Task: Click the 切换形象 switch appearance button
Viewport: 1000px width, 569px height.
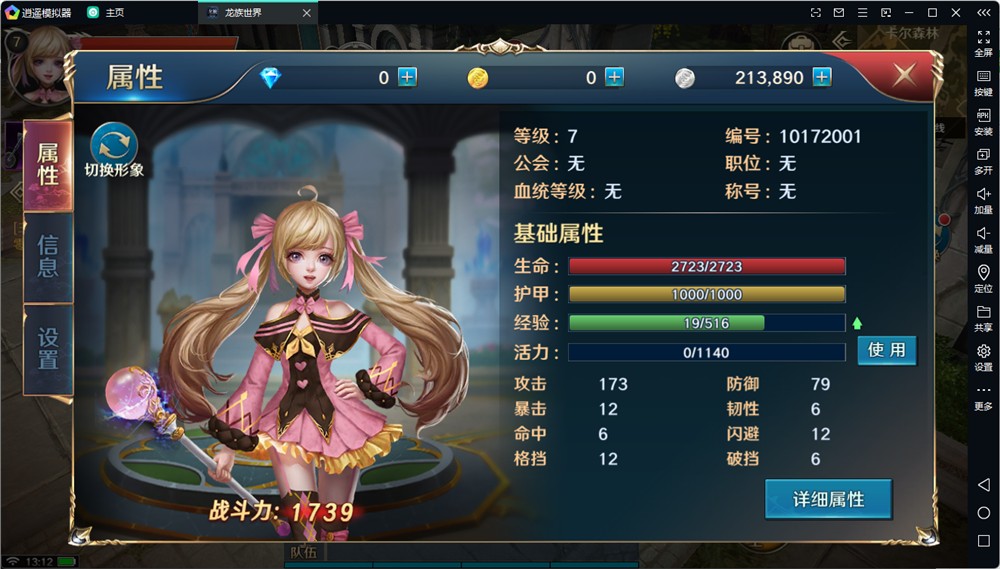Action: click(x=114, y=148)
